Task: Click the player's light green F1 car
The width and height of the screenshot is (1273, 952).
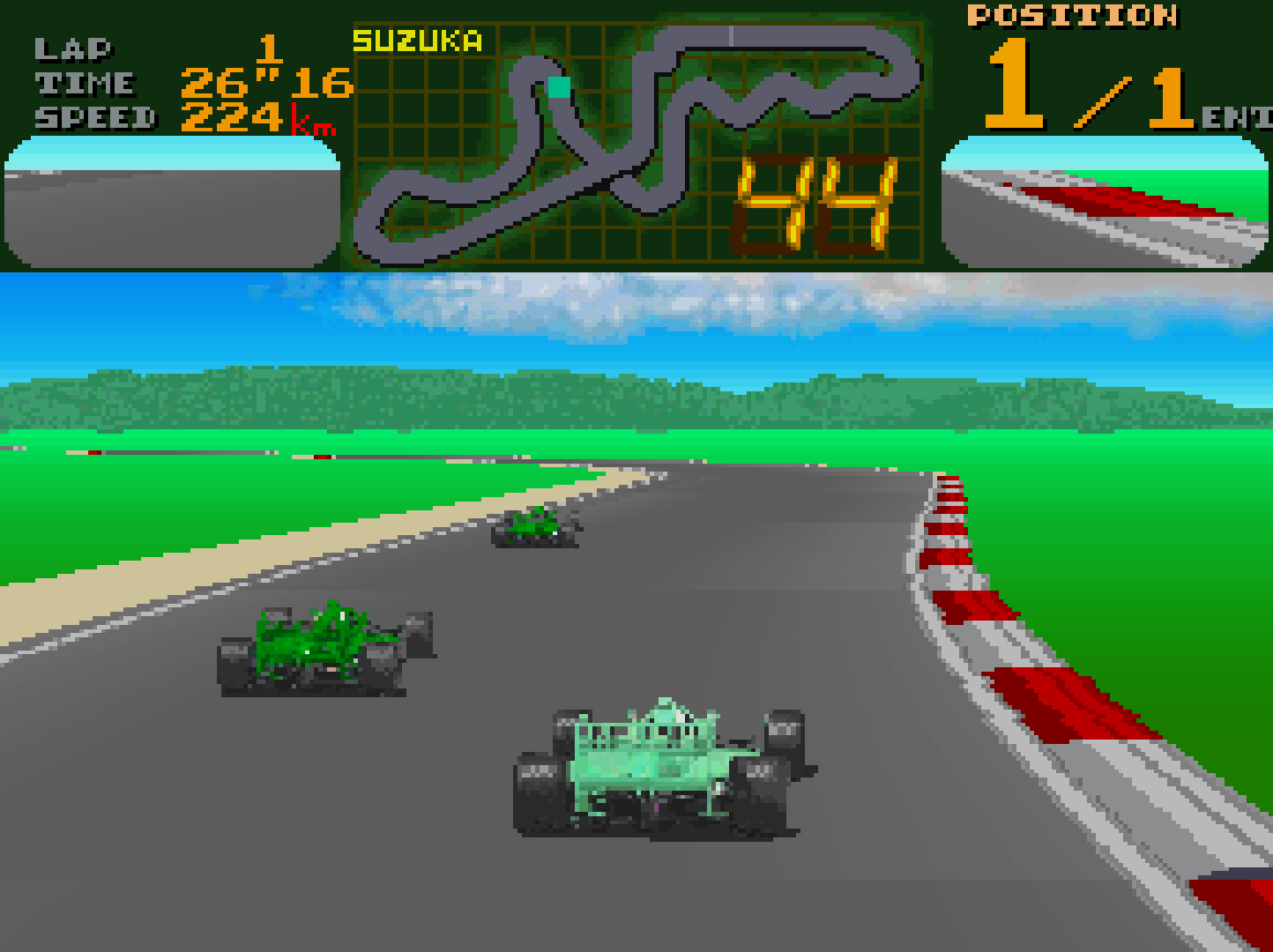Action: point(657,767)
